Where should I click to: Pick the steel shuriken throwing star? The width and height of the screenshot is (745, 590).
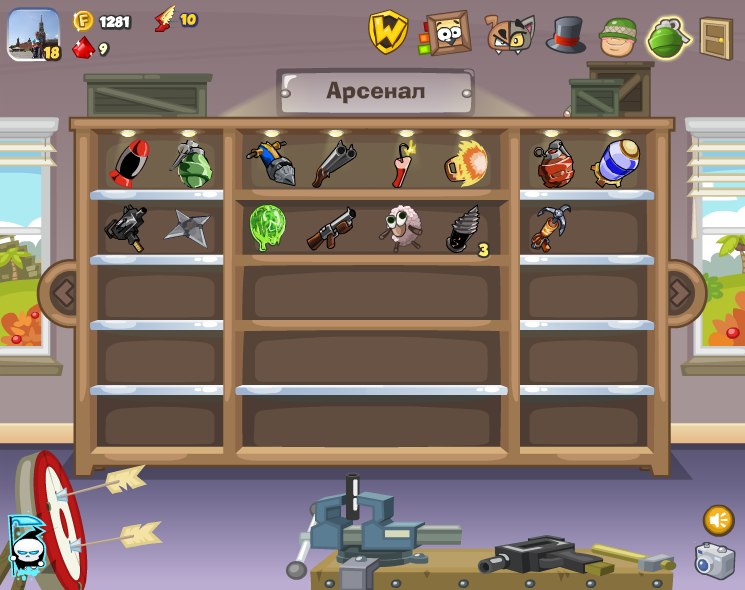pyautogui.click(x=188, y=228)
